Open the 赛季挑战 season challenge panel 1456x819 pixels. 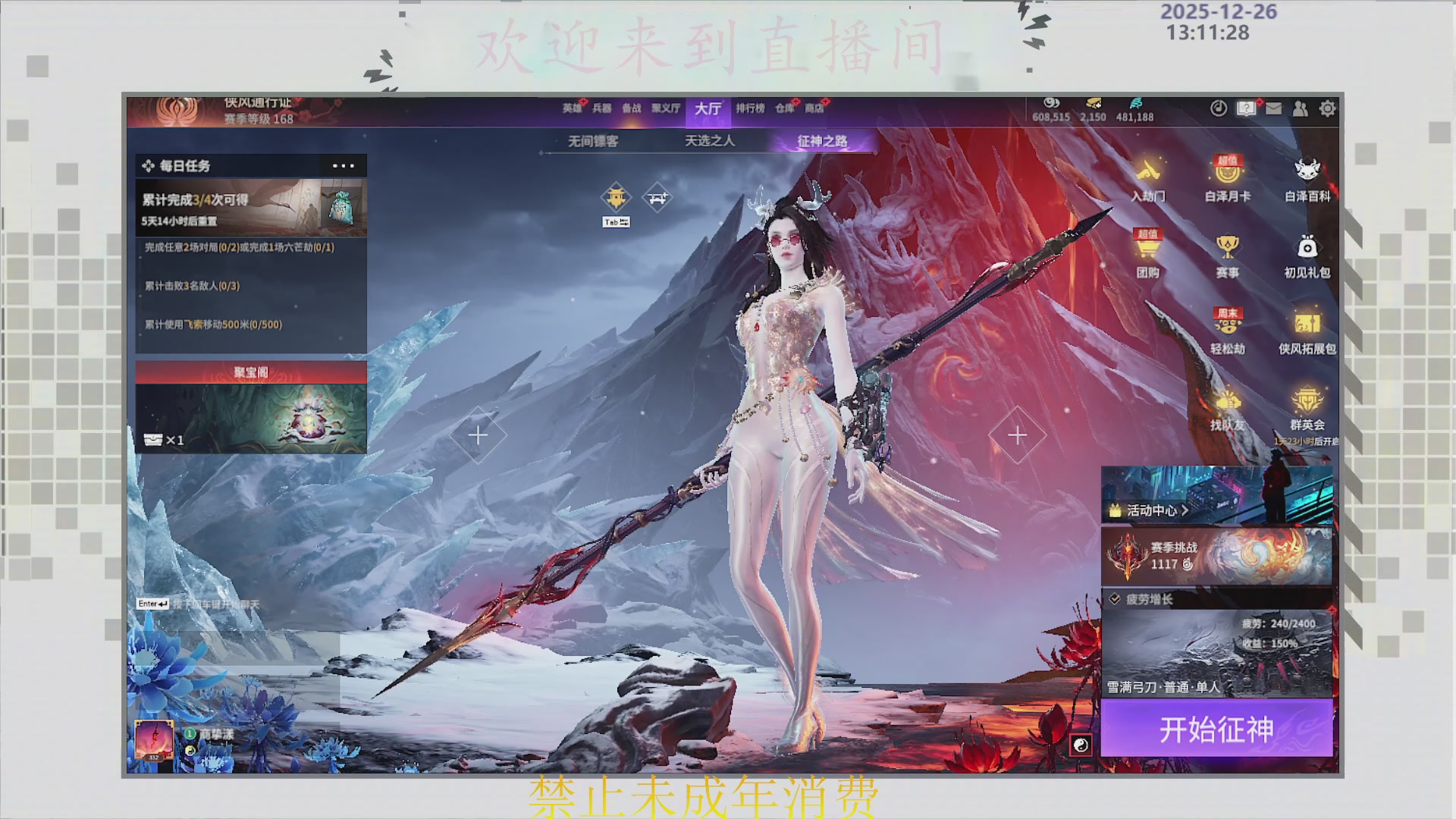1216,556
